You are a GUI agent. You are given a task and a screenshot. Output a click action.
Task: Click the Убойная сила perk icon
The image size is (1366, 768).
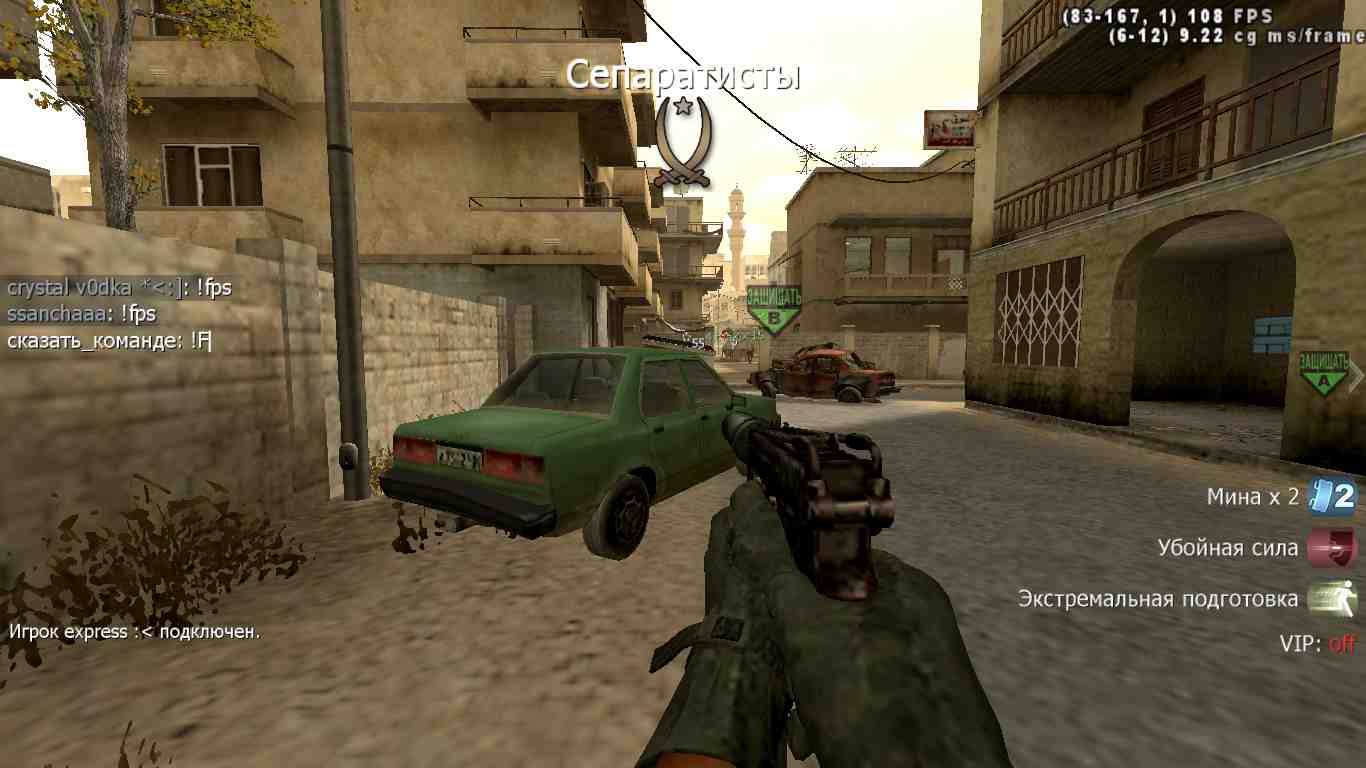(1332, 548)
